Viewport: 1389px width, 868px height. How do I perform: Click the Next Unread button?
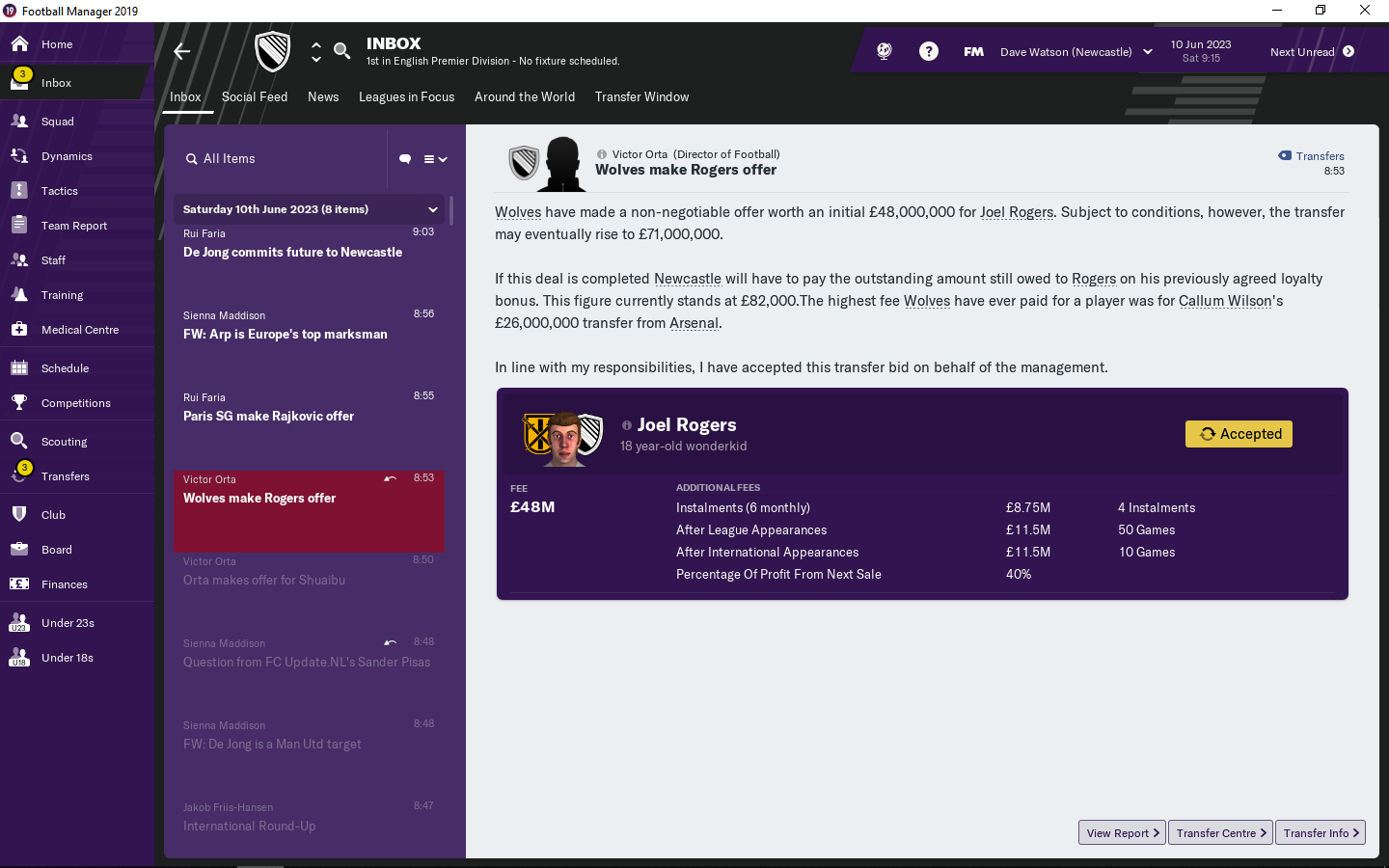(1312, 52)
